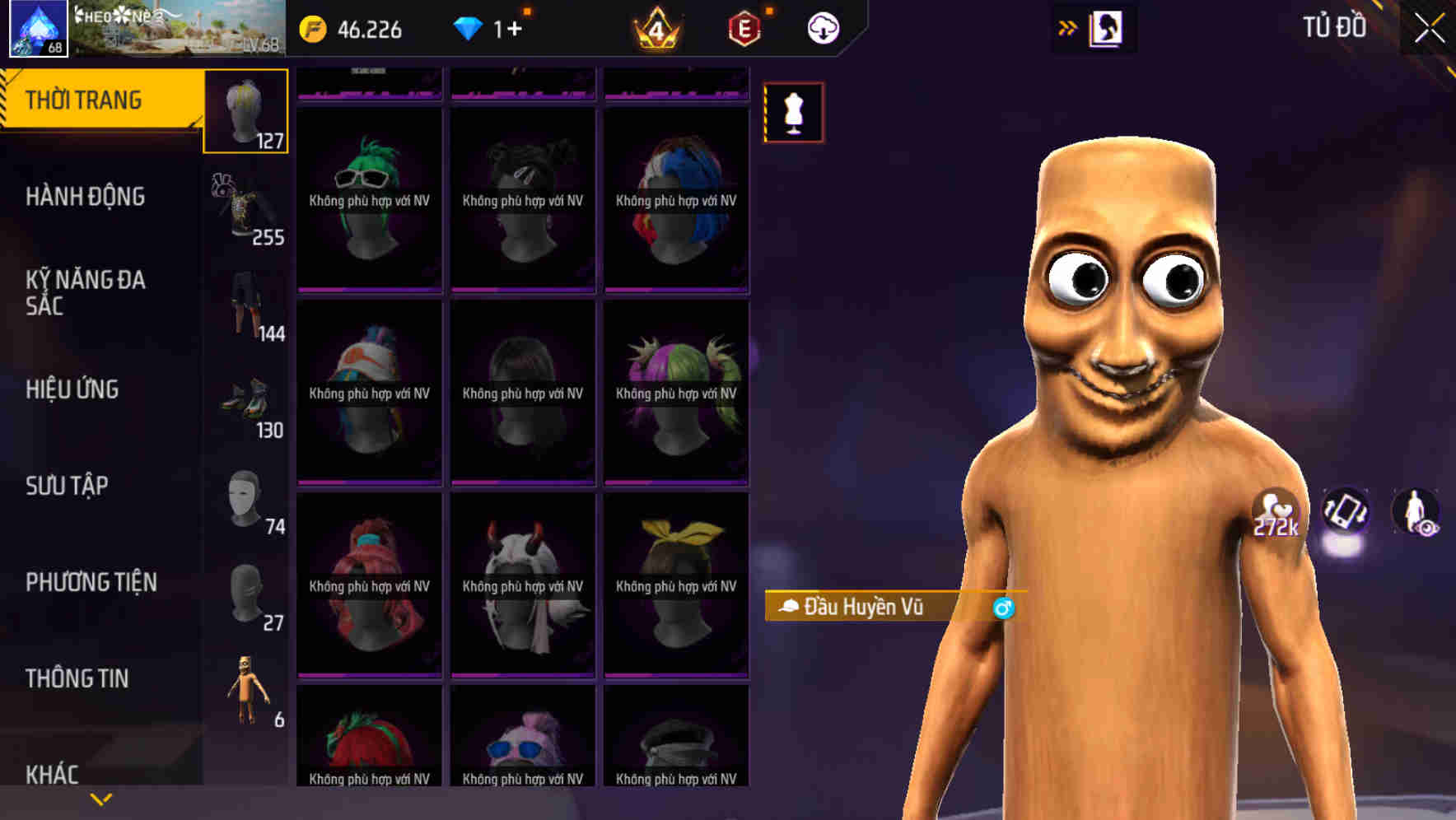Click the mannequin outfit preview icon
Image resolution: width=1456 pixels, height=820 pixels.
(x=793, y=113)
